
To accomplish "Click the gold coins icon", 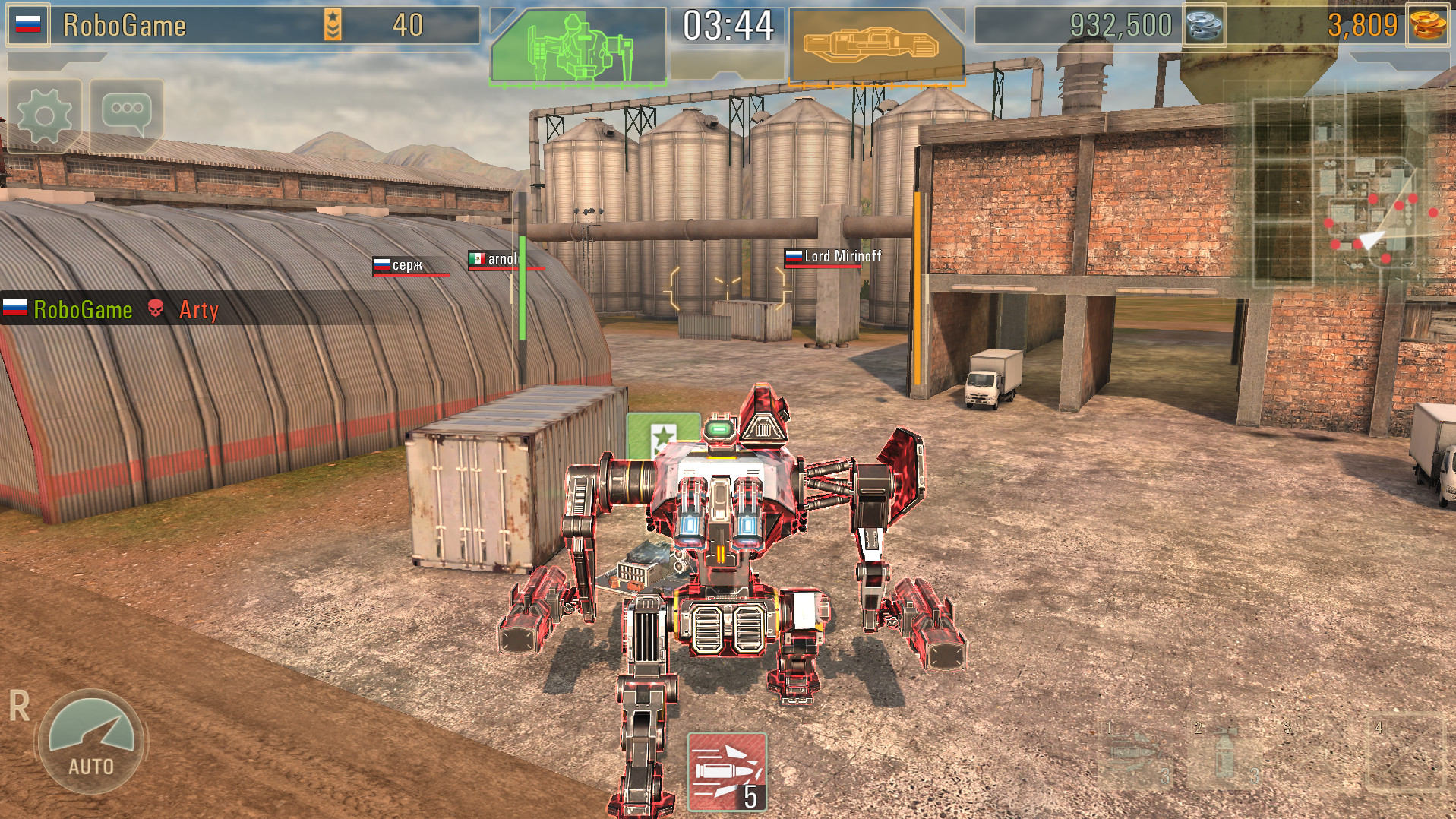I will 1428,24.
